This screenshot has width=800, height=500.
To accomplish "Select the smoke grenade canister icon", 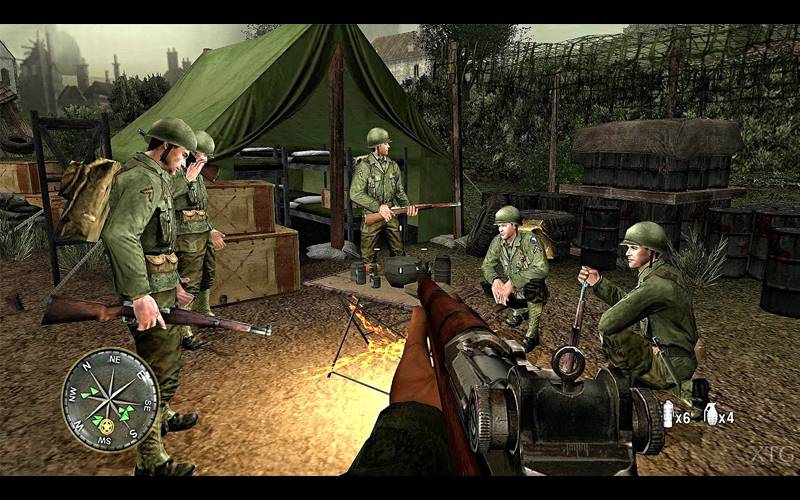I will (x=667, y=414).
